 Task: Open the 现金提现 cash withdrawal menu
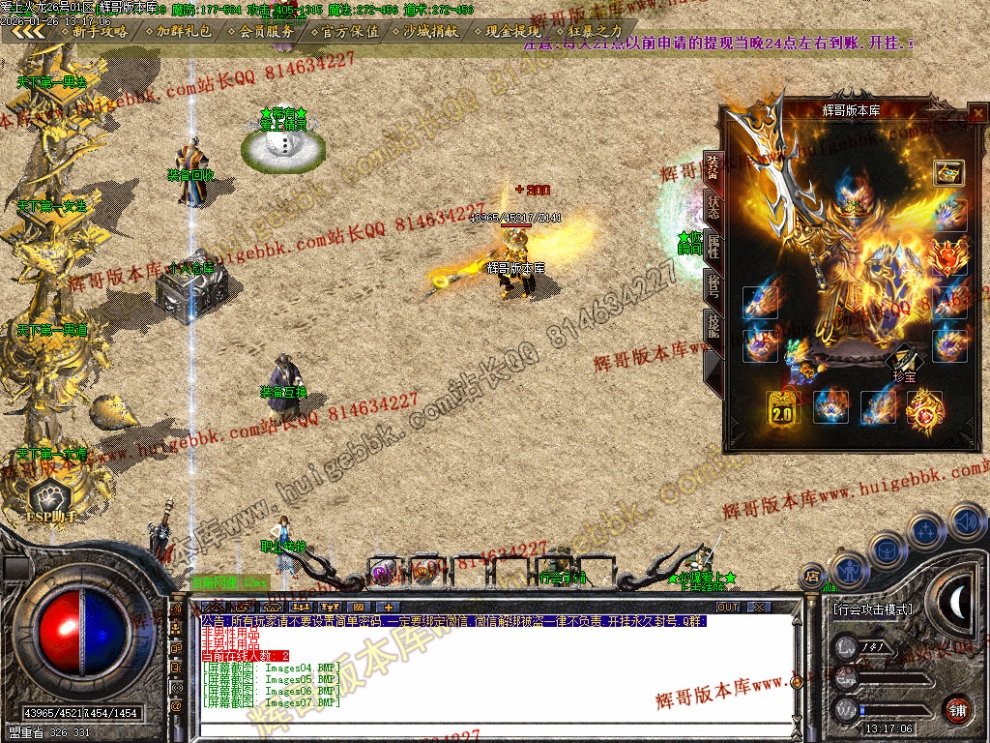coord(512,31)
